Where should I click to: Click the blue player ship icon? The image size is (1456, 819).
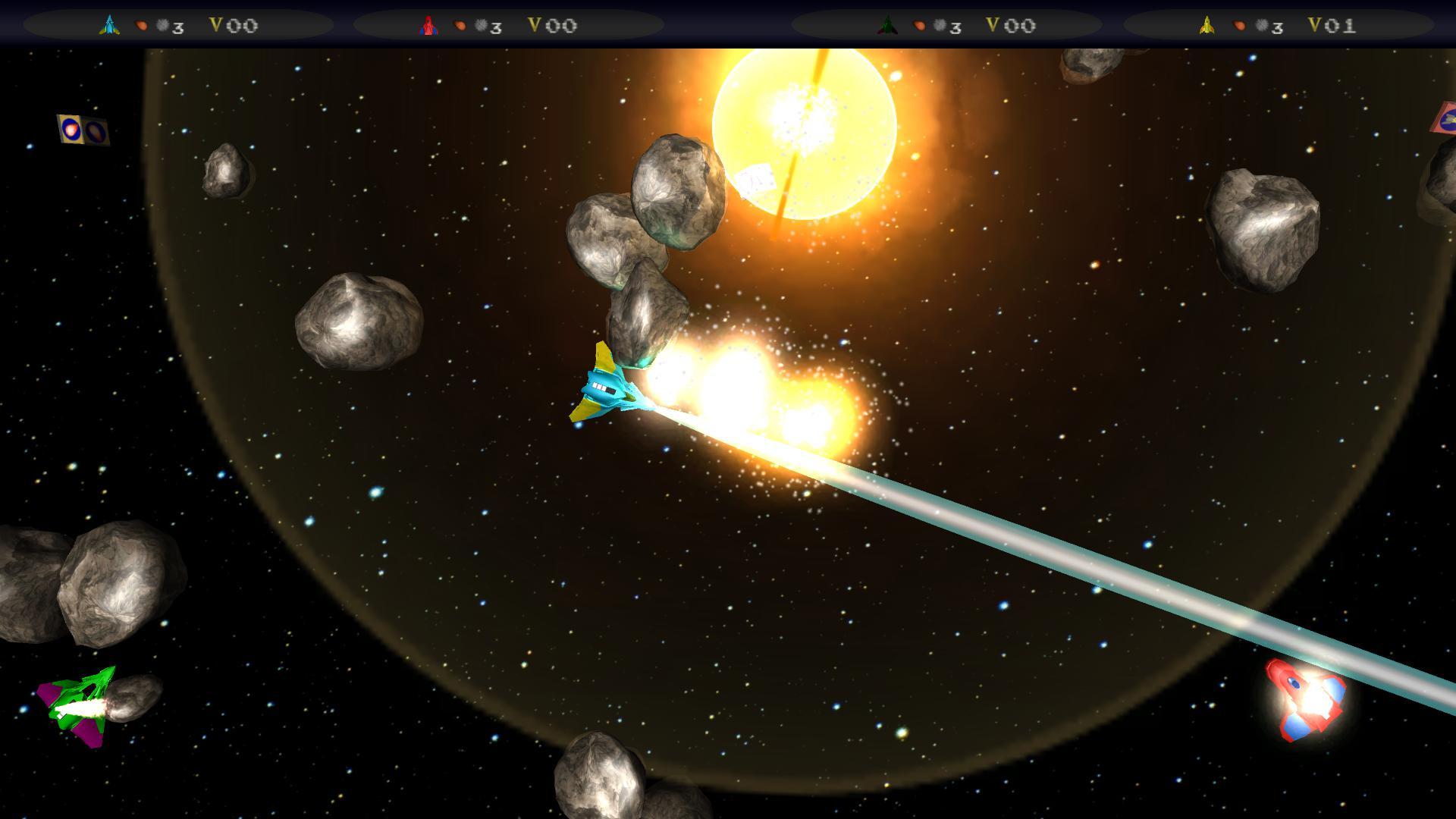click(110, 25)
